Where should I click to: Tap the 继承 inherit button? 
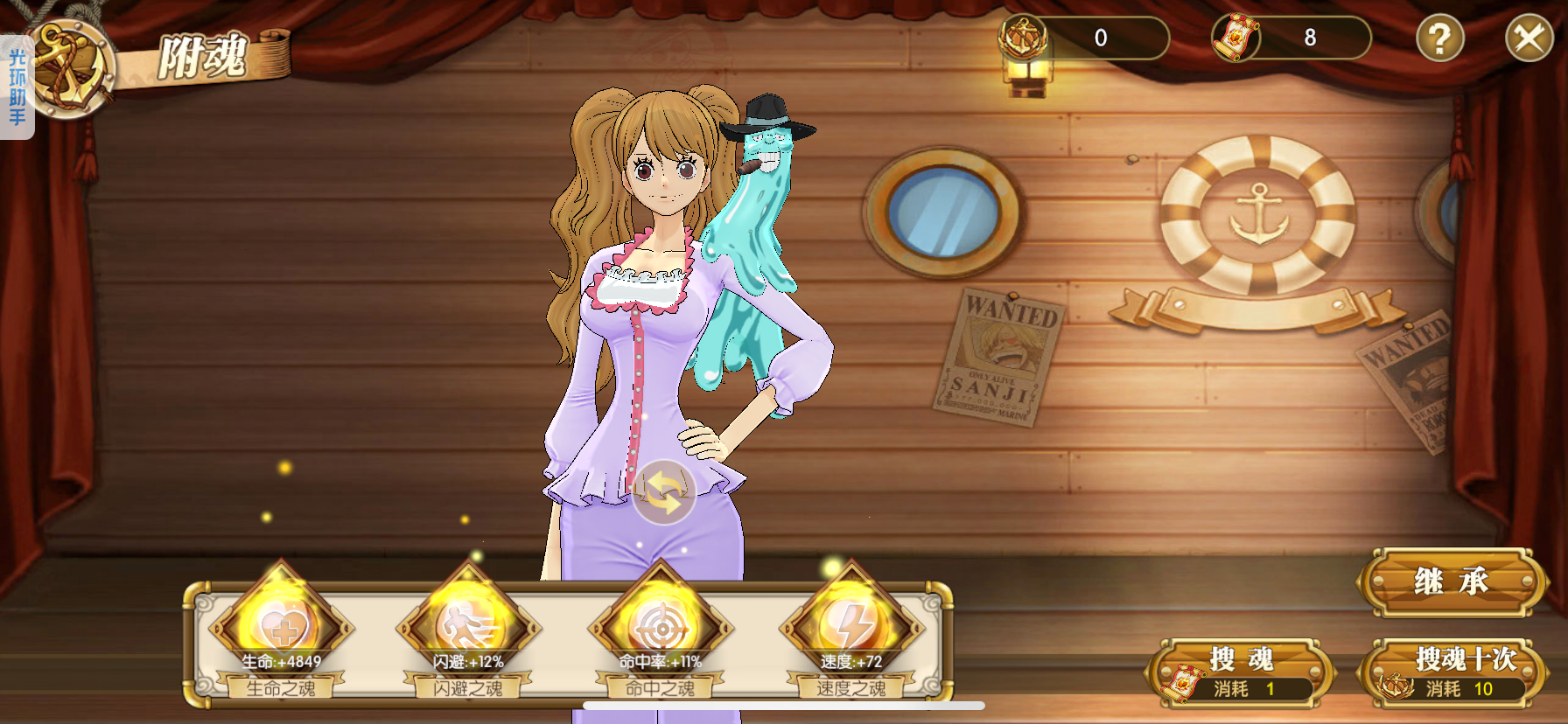(1452, 581)
